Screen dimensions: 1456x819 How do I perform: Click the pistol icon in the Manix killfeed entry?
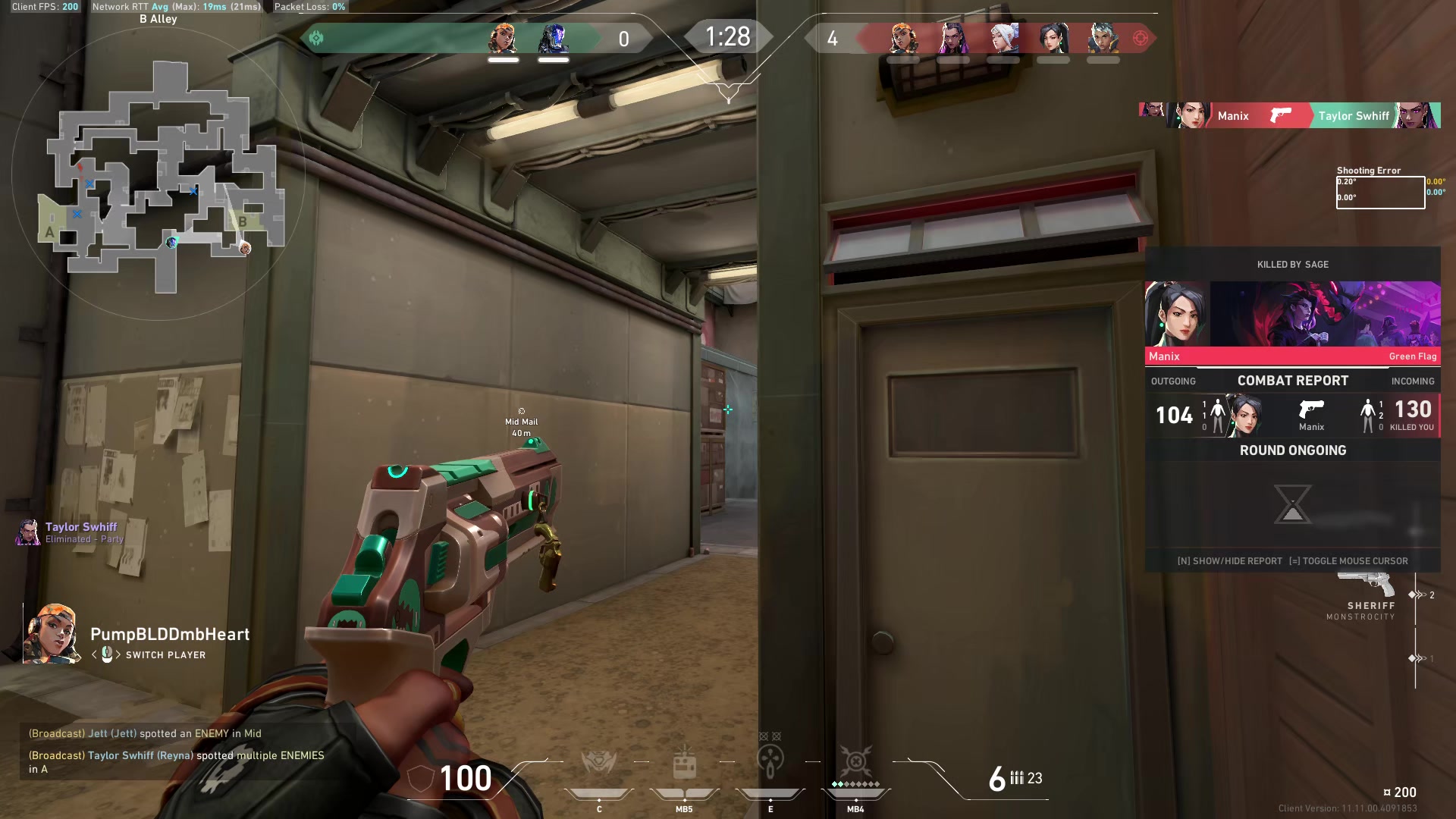tap(1280, 115)
